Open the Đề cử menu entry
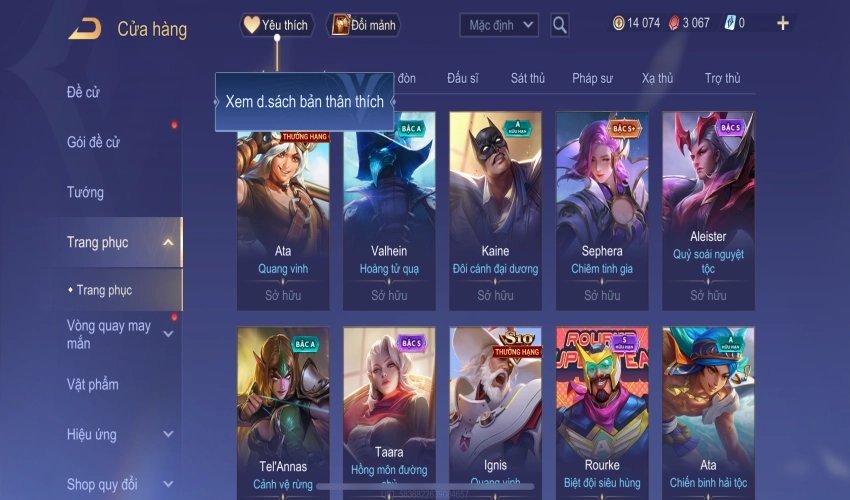The height and width of the screenshot is (500, 850). 84,92
